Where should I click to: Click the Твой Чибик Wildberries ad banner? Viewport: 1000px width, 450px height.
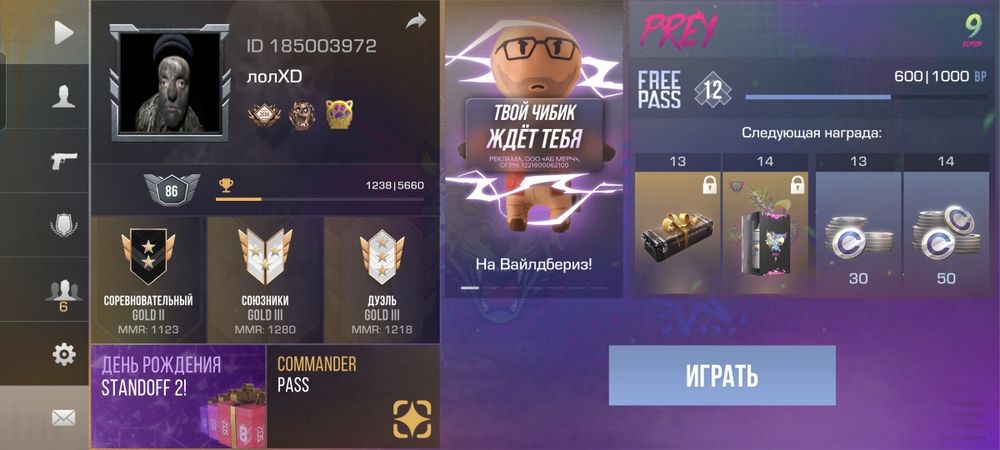coord(534,150)
